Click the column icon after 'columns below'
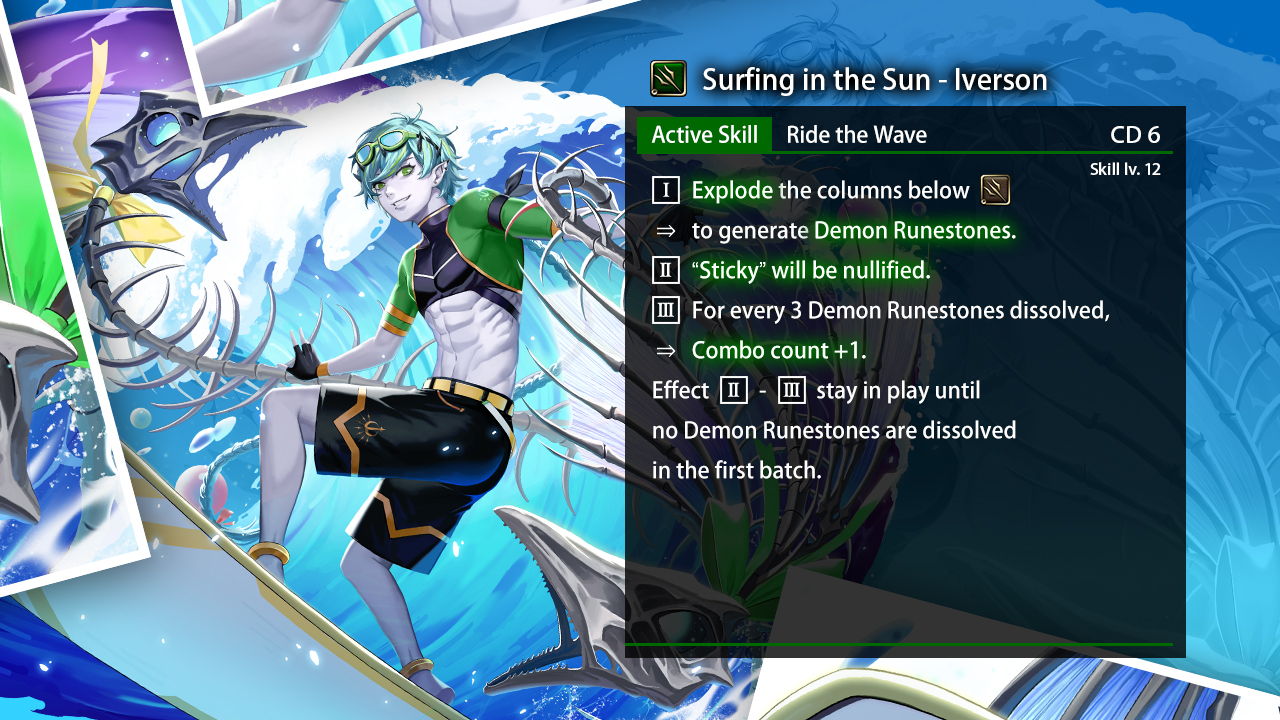 pyautogui.click(x=995, y=190)
